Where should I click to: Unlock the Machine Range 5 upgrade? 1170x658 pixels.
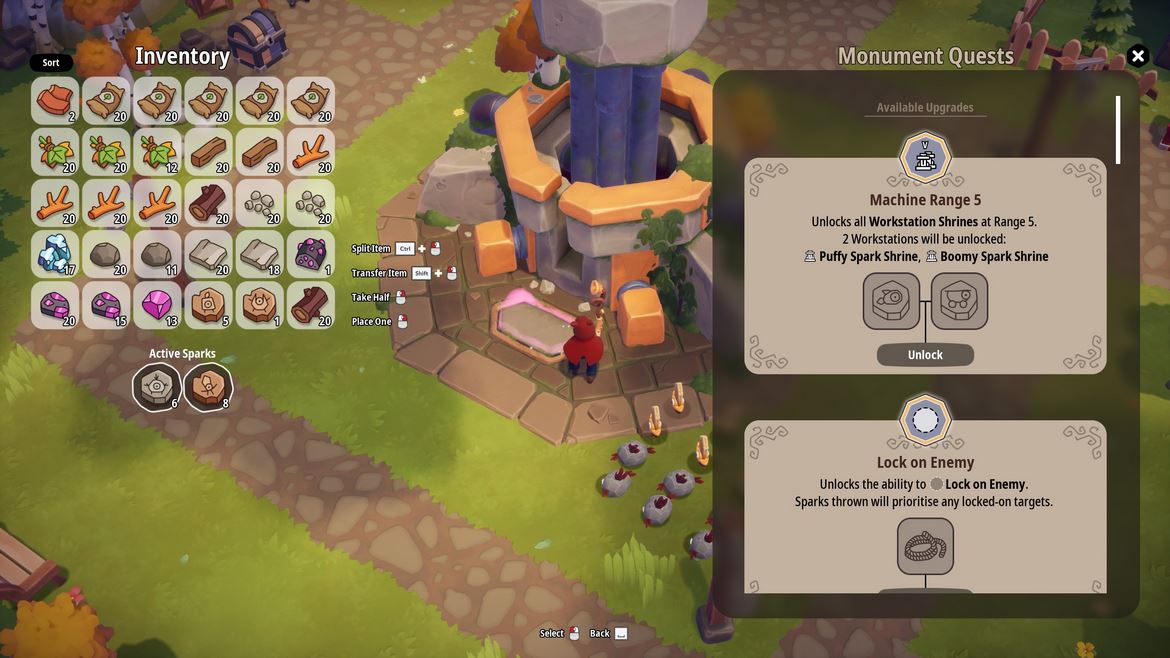pyautogui.click(x=925, y=355)
